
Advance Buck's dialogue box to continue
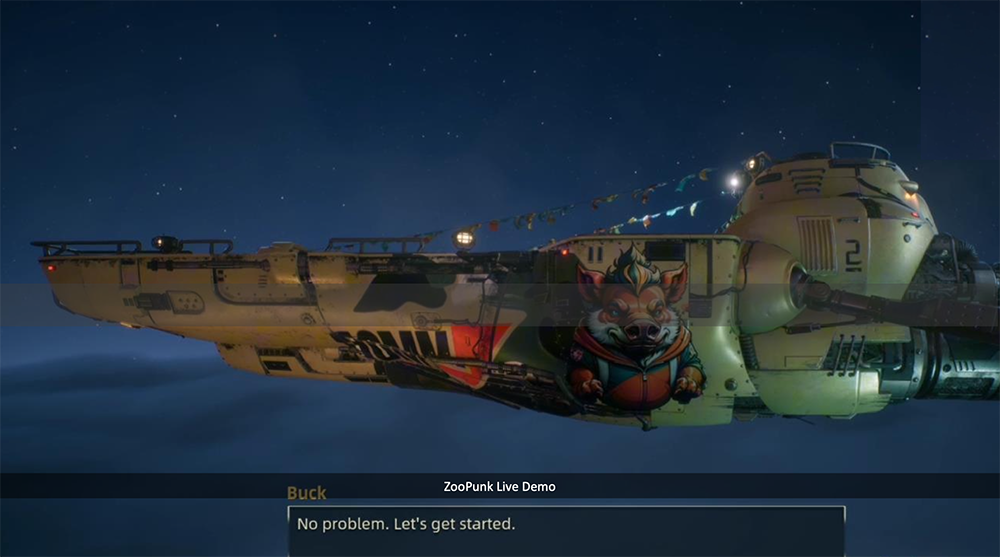coord(566,529)
